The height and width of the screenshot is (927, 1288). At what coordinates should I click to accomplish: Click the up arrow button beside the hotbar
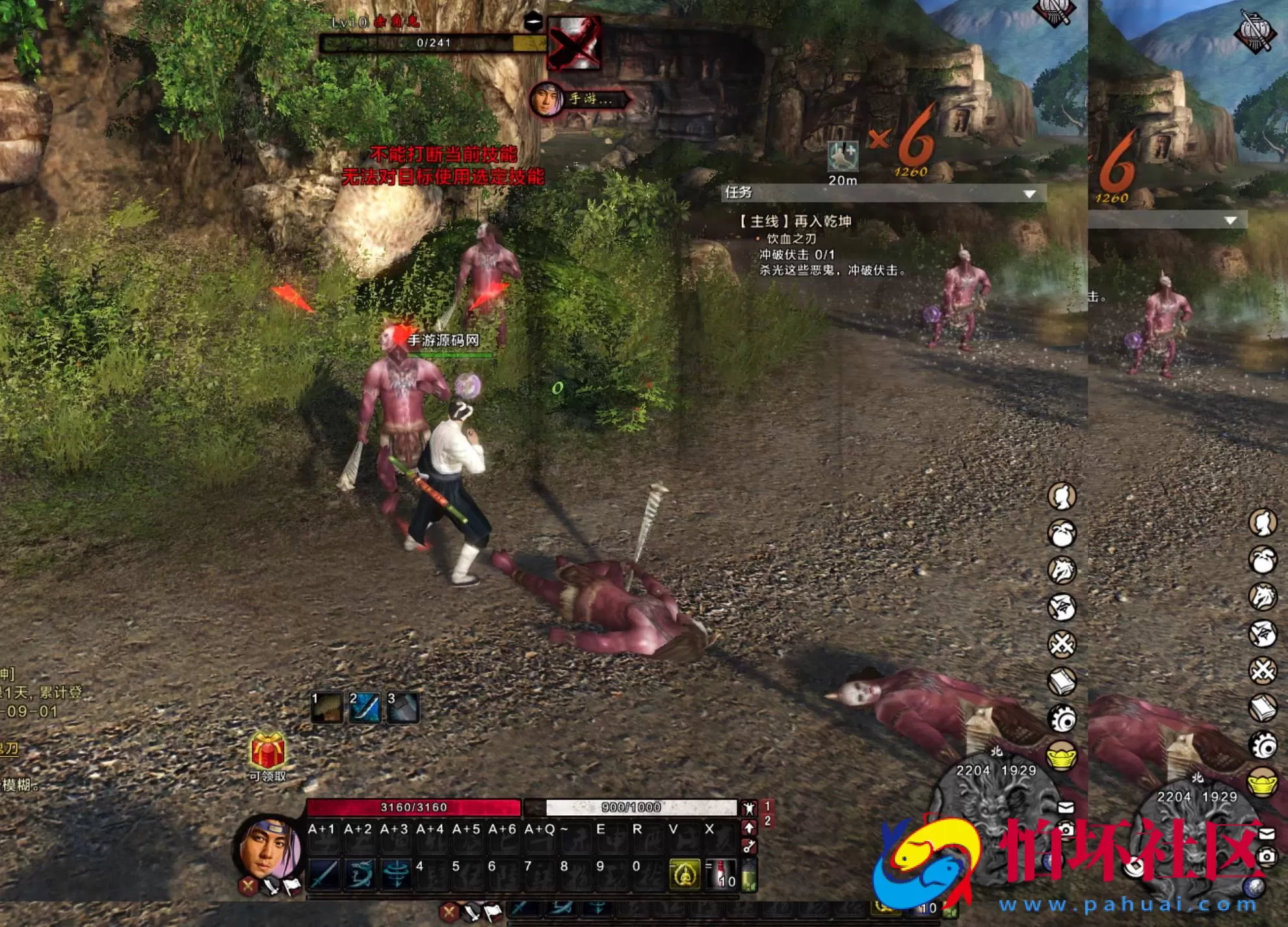pos(749,828)
